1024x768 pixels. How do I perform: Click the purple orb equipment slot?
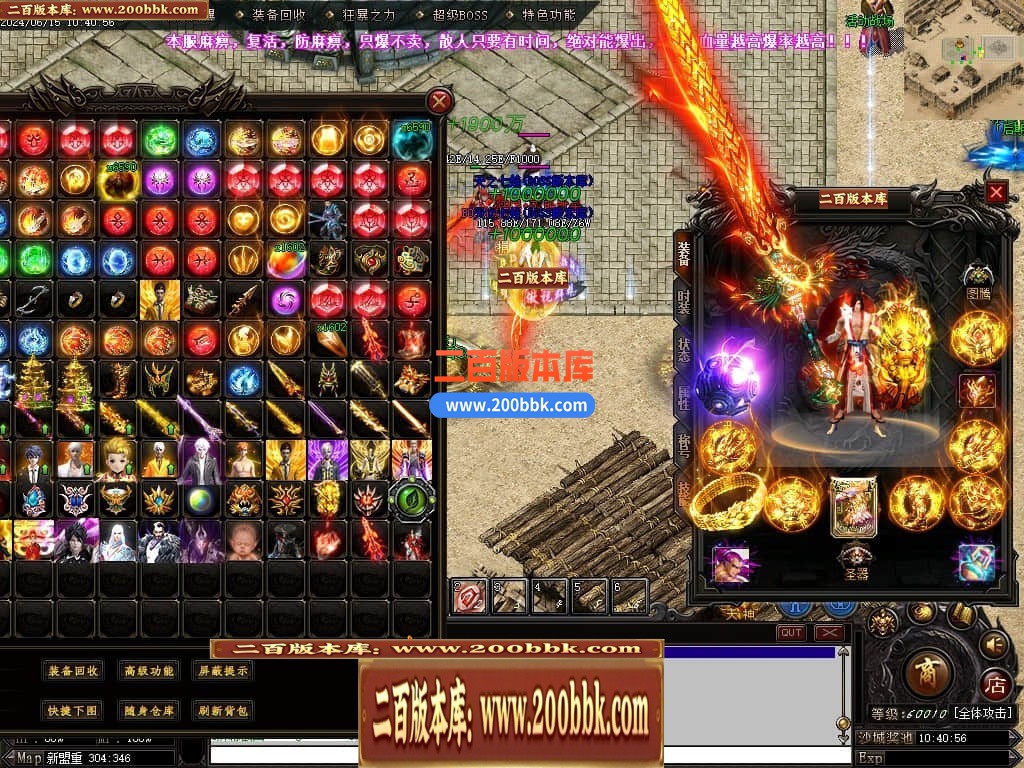(727, 384)
